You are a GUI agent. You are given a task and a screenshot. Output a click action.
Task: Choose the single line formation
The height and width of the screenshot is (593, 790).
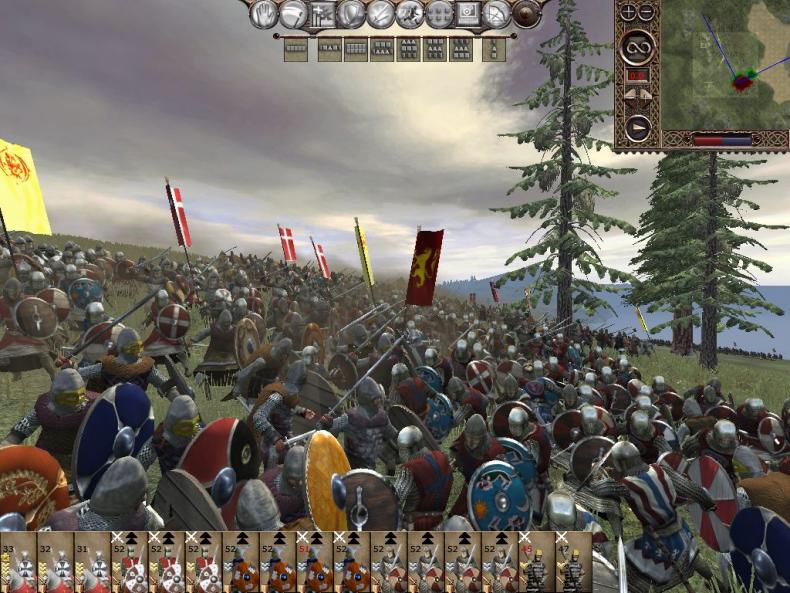pos(295,49)
